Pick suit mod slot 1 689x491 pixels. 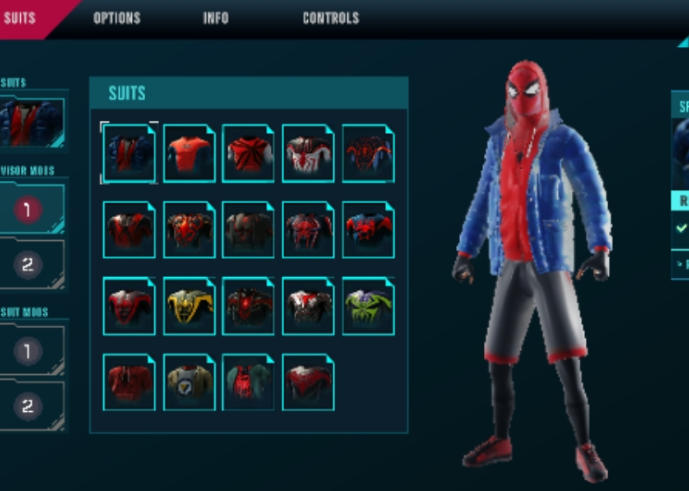pyautogui.click(x=30, y=350)
